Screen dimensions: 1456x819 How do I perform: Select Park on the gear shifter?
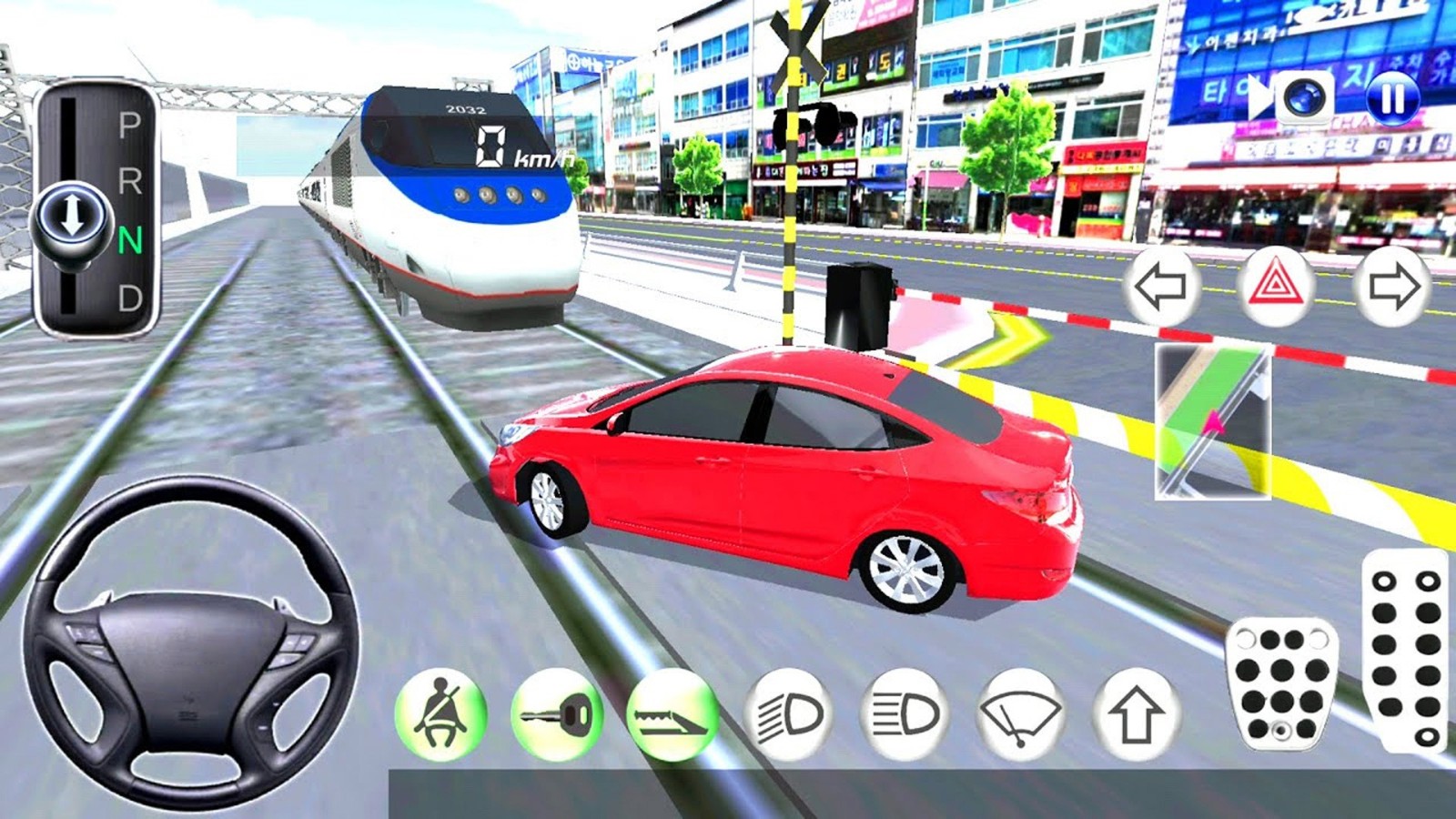click(130, 125)
